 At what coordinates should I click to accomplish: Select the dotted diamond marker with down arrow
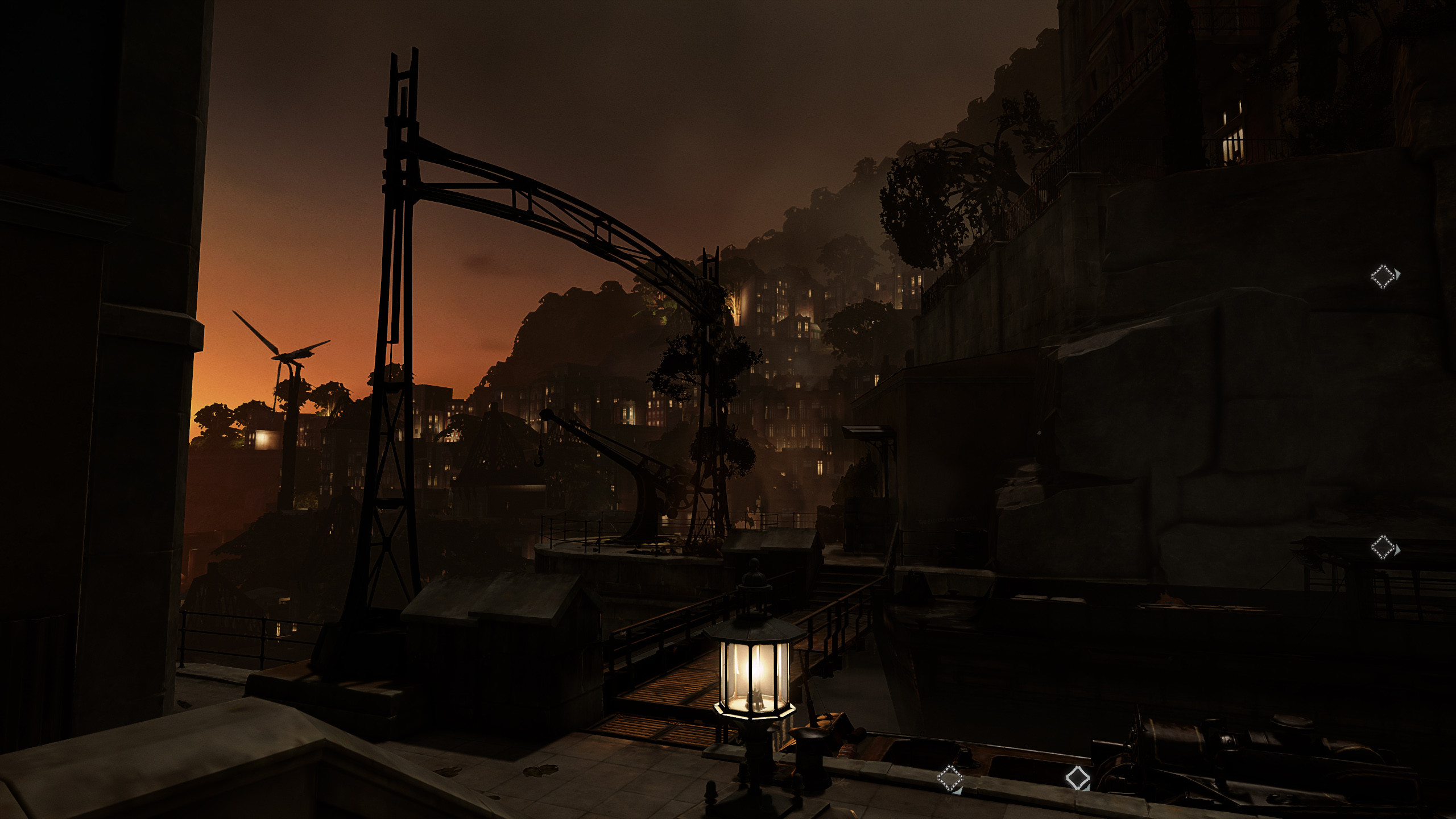pyautogui.click(x=950, y=778)
